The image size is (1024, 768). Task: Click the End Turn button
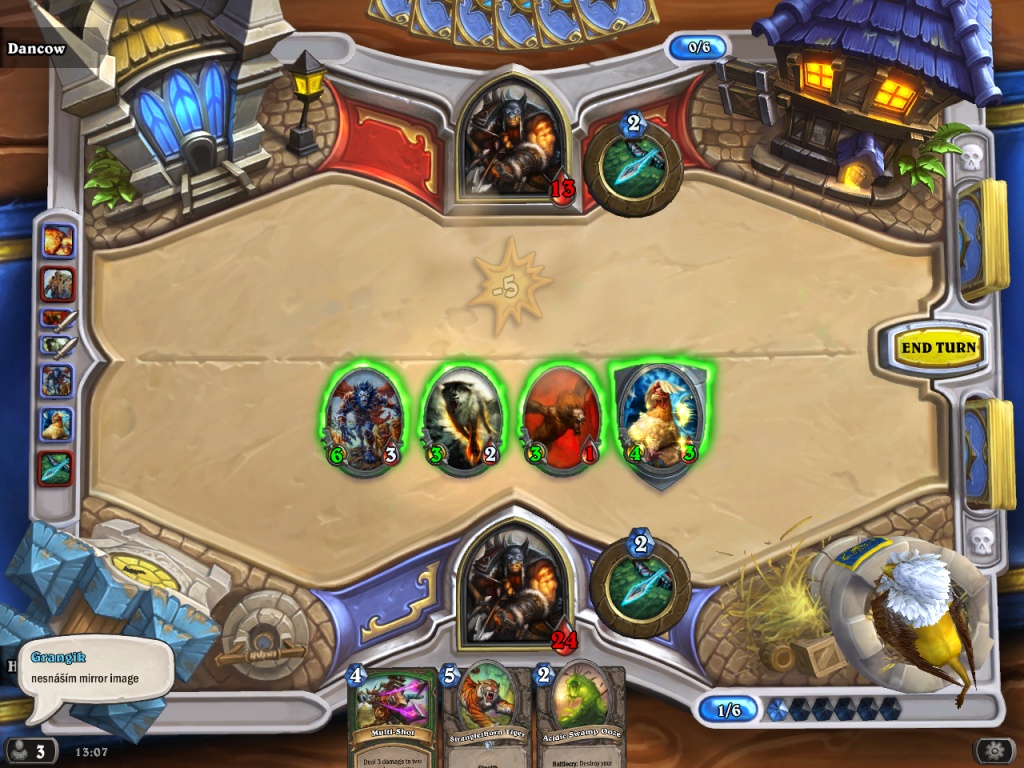click(x=938, y=348)
